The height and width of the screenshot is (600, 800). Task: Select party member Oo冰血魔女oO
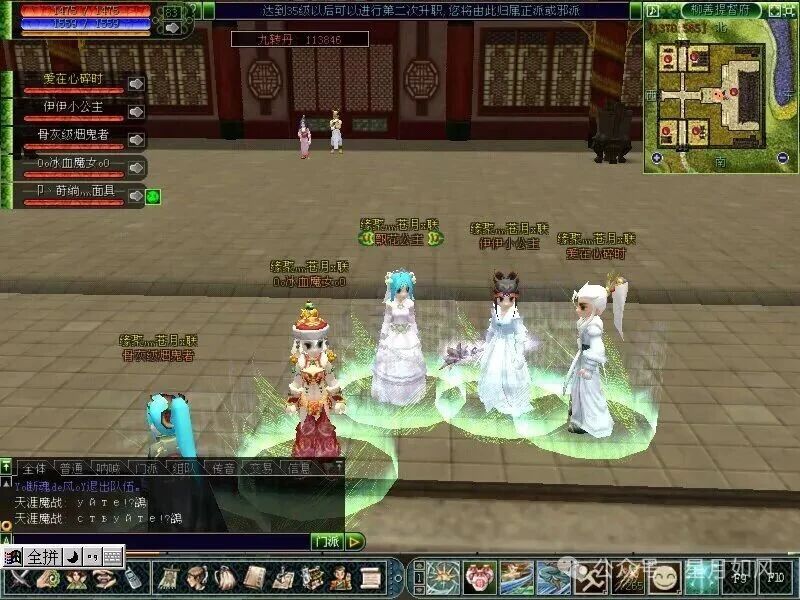72,162
